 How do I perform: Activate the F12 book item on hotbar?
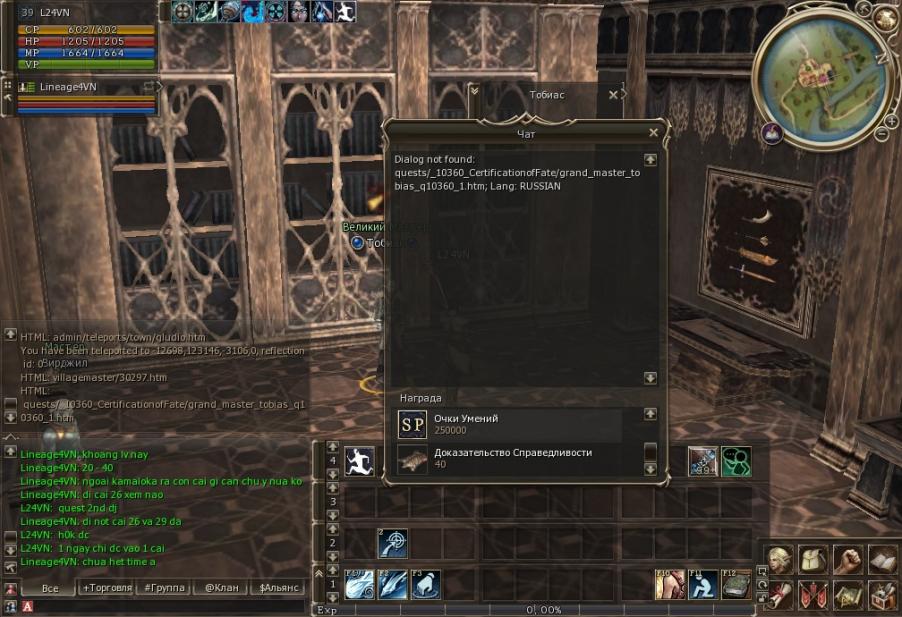coord(736,584)
